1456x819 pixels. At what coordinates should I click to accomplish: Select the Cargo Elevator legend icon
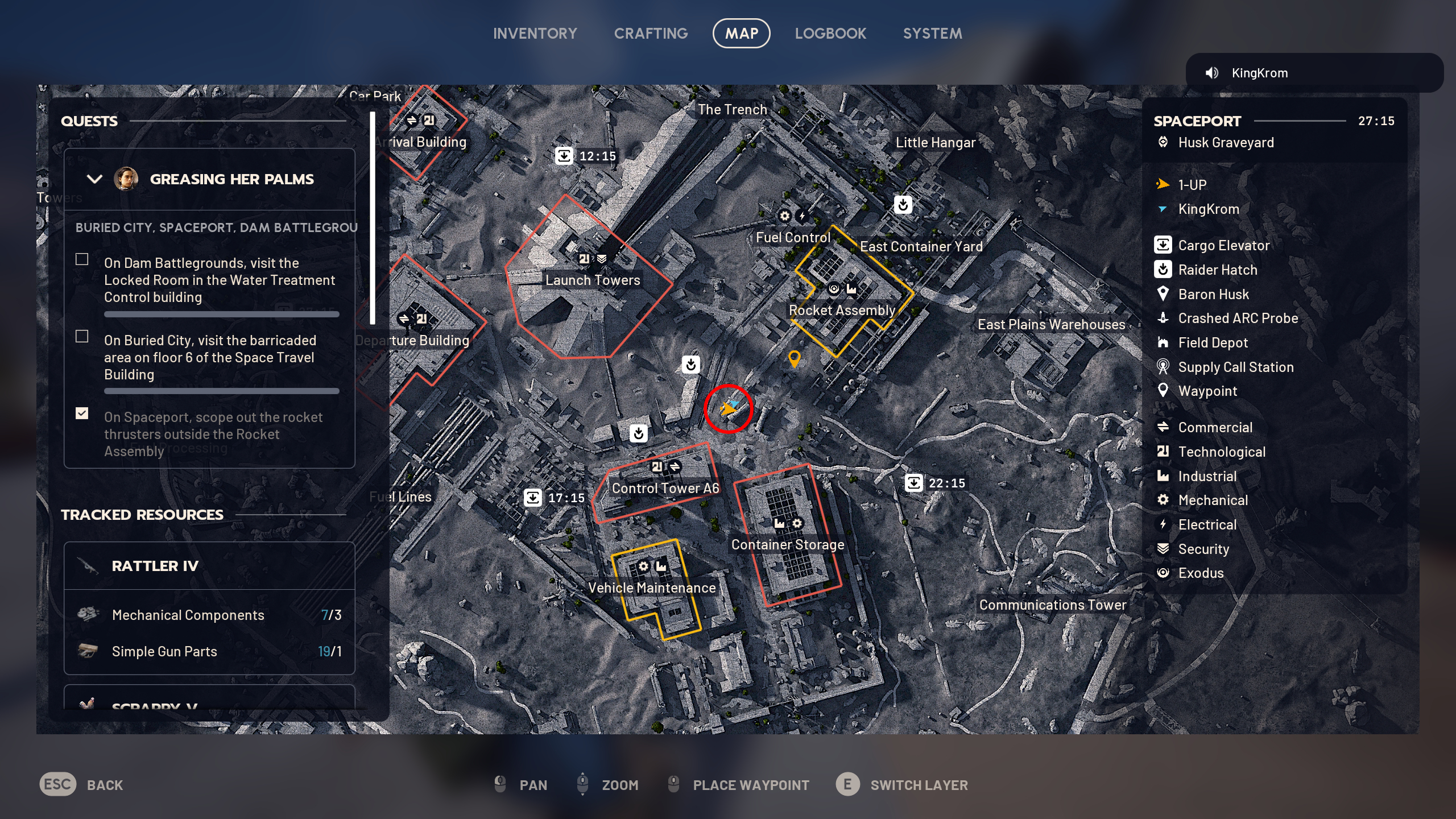pos(1163,245)
